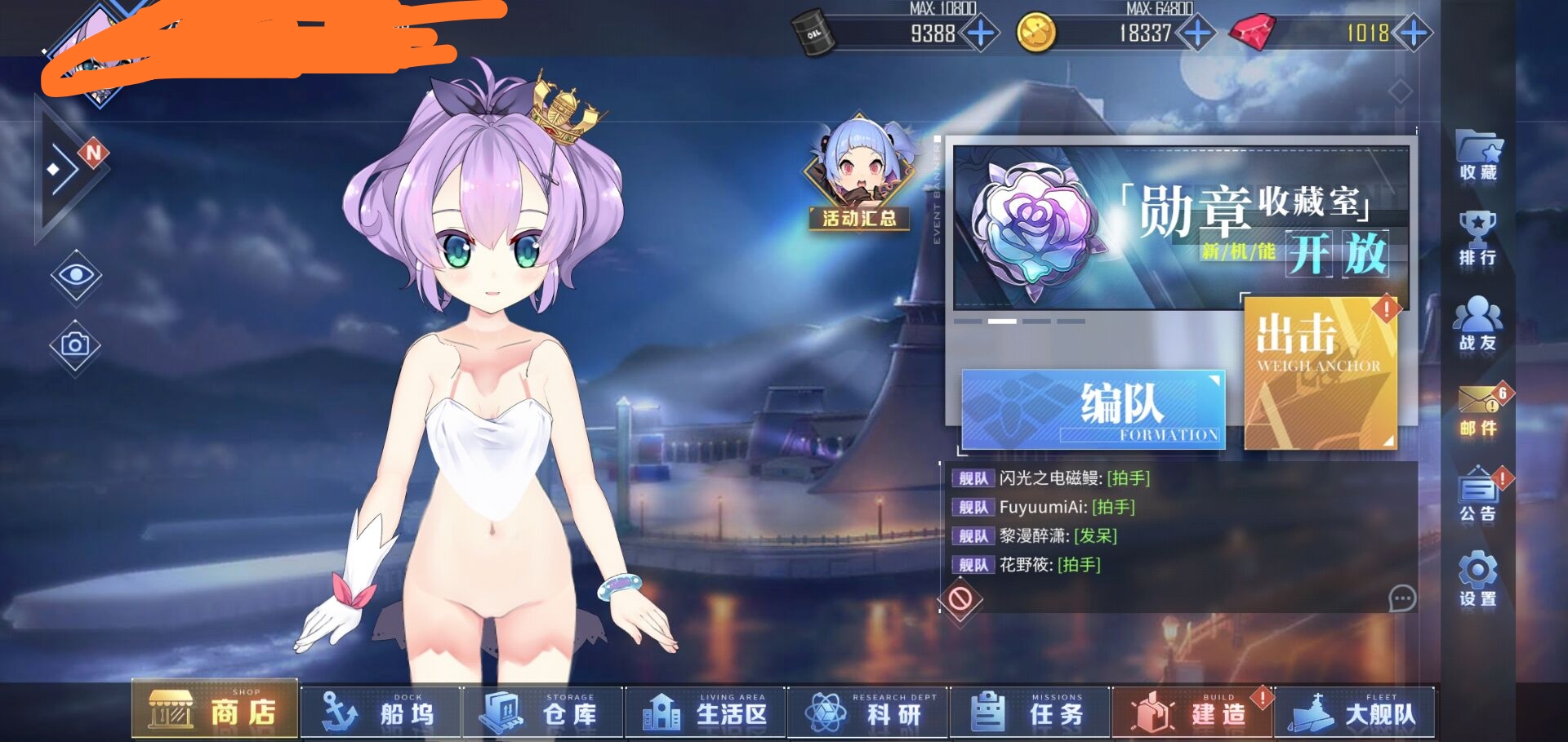Image resolution: width=1568 pixels, height=742 pixels.
Task: Open the 设置 settings gear
Action: [x=1478, y=580]
